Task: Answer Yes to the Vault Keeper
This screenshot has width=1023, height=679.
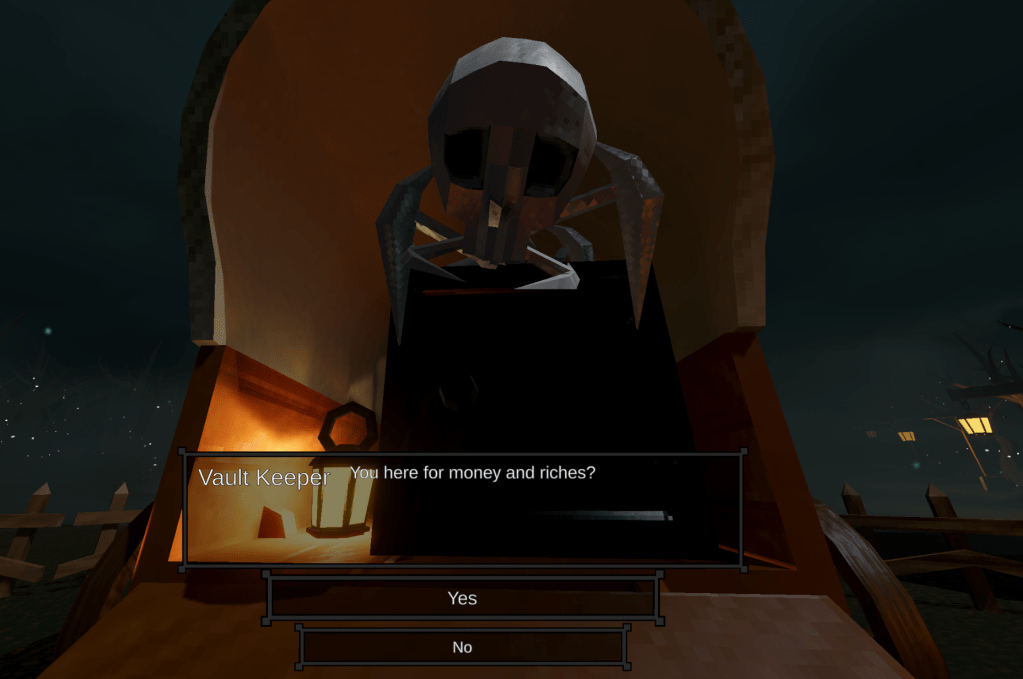Action: 462,598
